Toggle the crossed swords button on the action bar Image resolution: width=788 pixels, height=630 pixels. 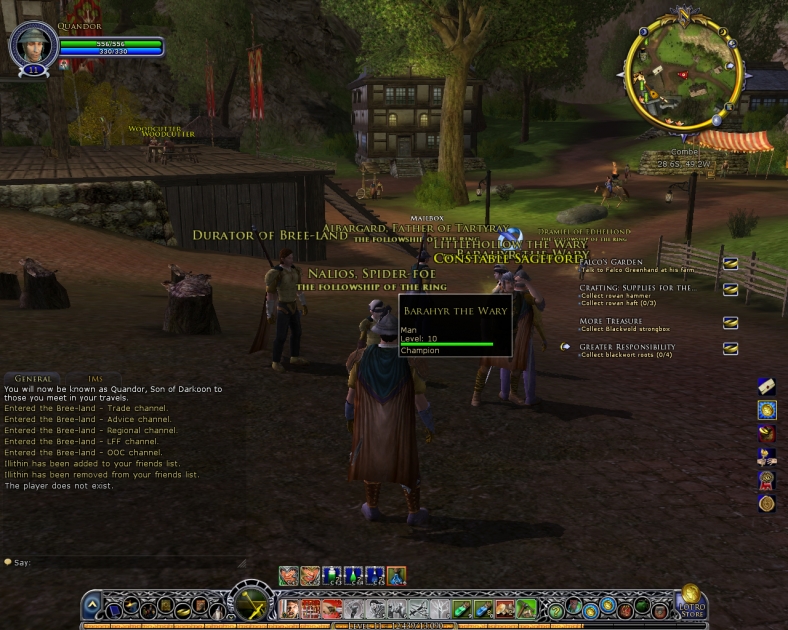247,604
